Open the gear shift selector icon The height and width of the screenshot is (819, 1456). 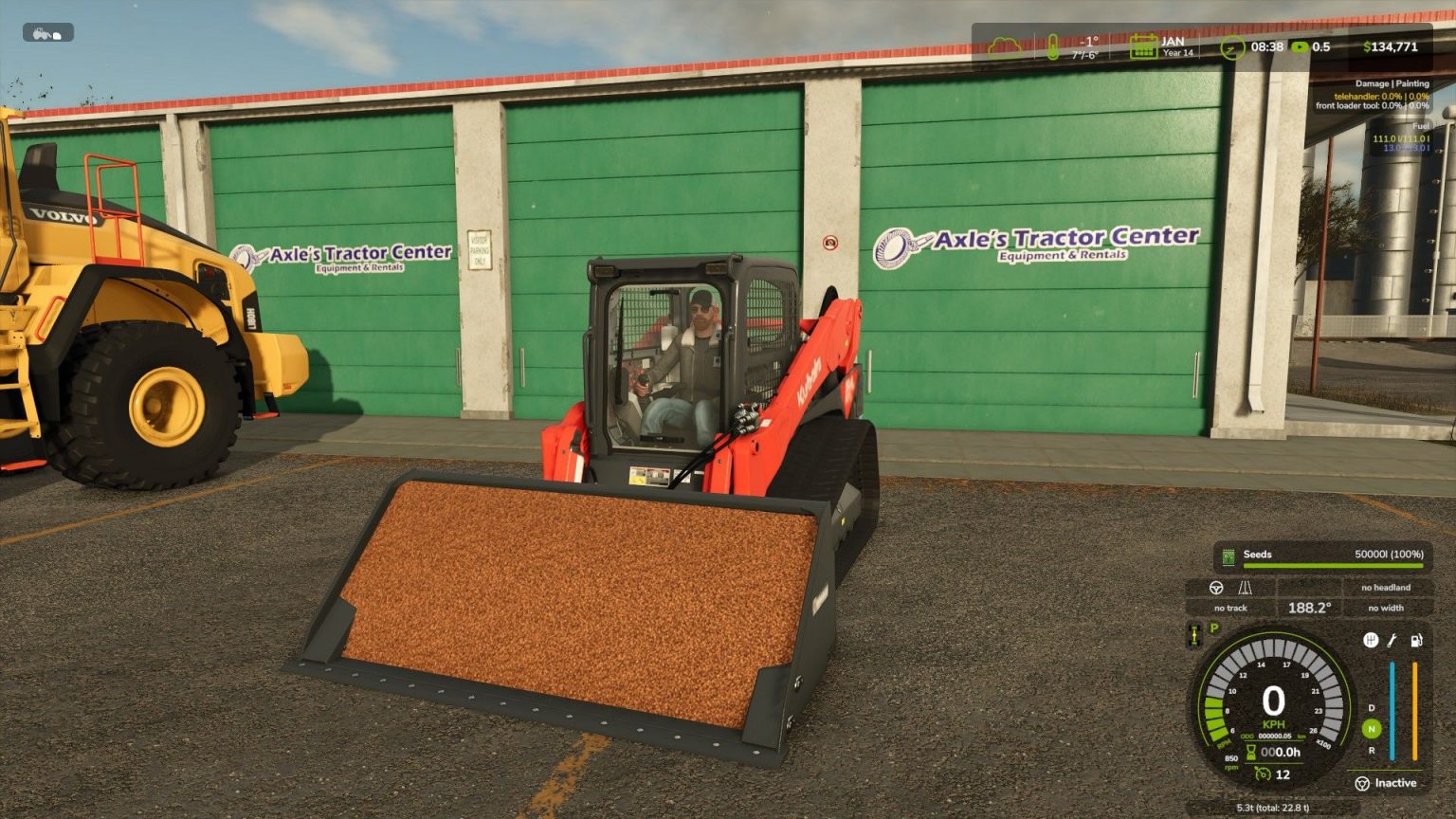1371,641
